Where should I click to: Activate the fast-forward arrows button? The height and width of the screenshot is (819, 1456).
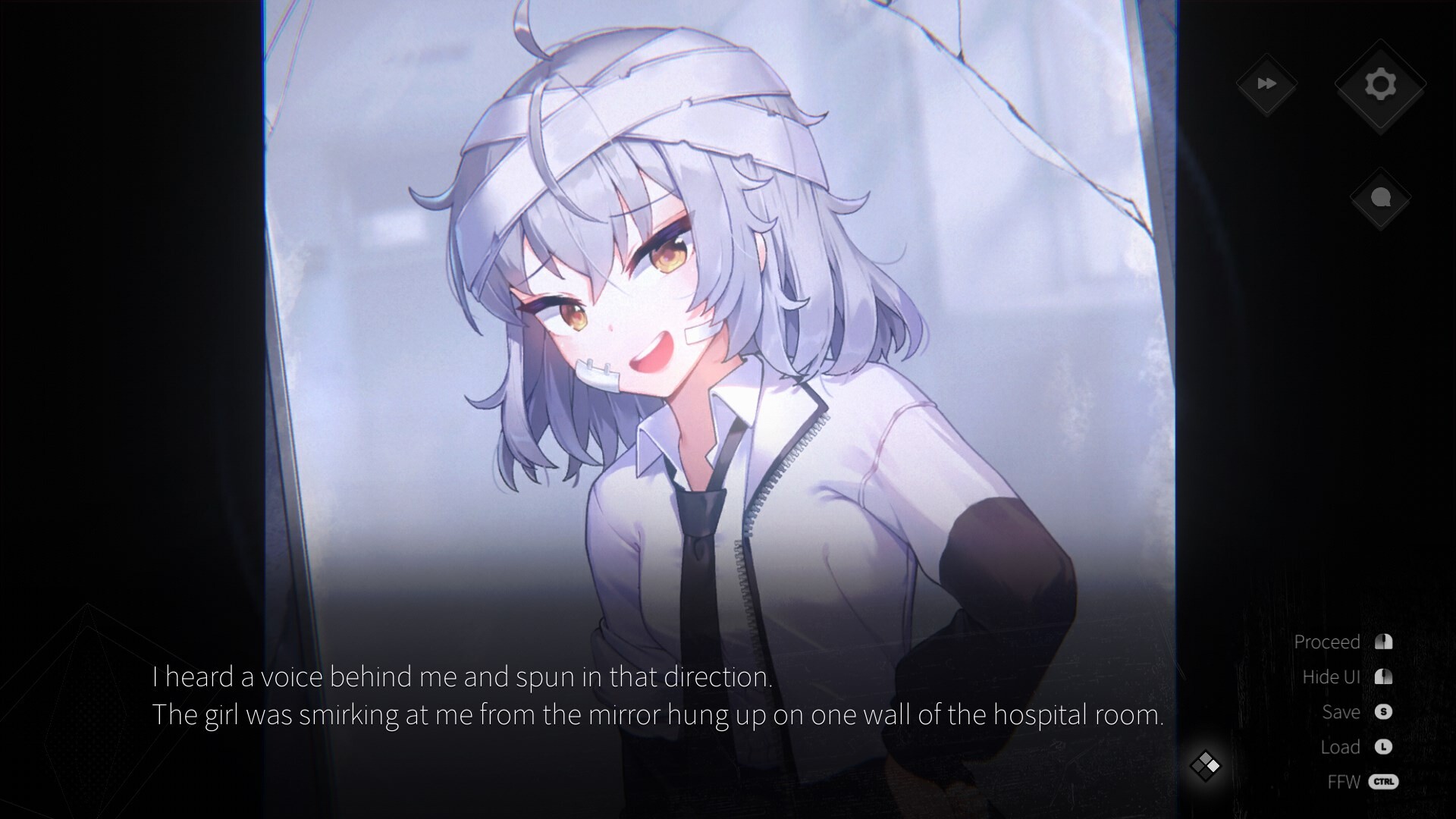pyautogui.click(x=1266, y=84)
